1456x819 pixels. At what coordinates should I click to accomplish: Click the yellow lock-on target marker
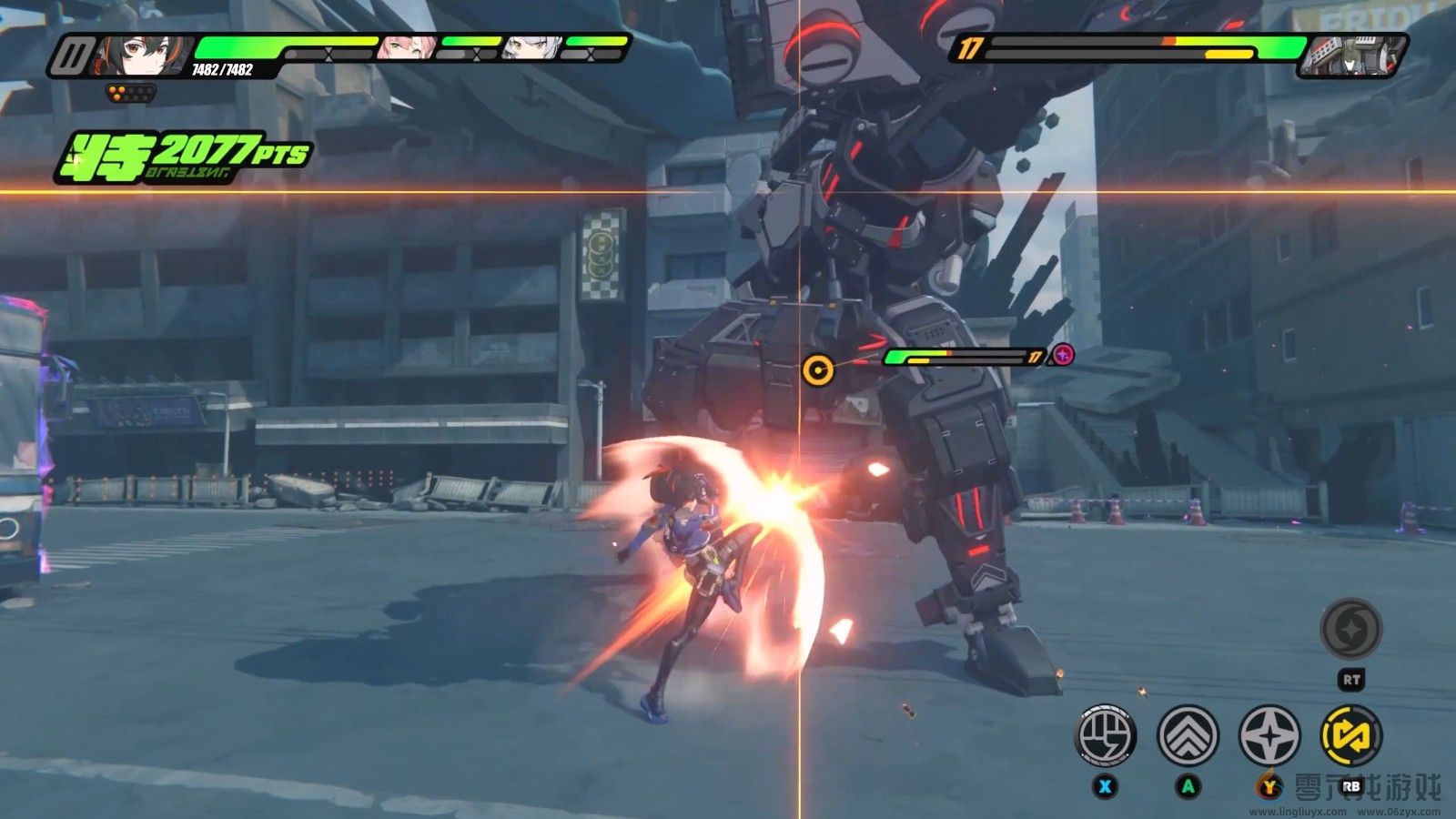817,369
